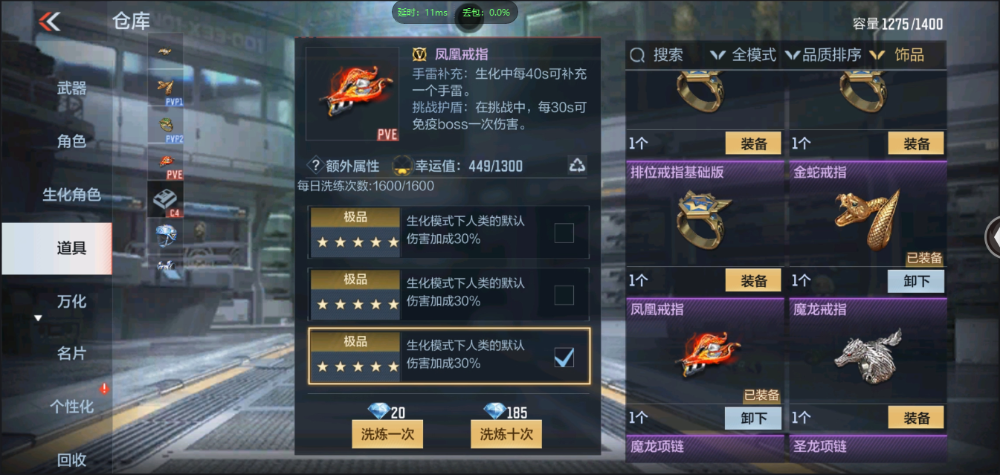Click the question mark beside 额外属性
1000x475 pixels.
coord(314,165)
